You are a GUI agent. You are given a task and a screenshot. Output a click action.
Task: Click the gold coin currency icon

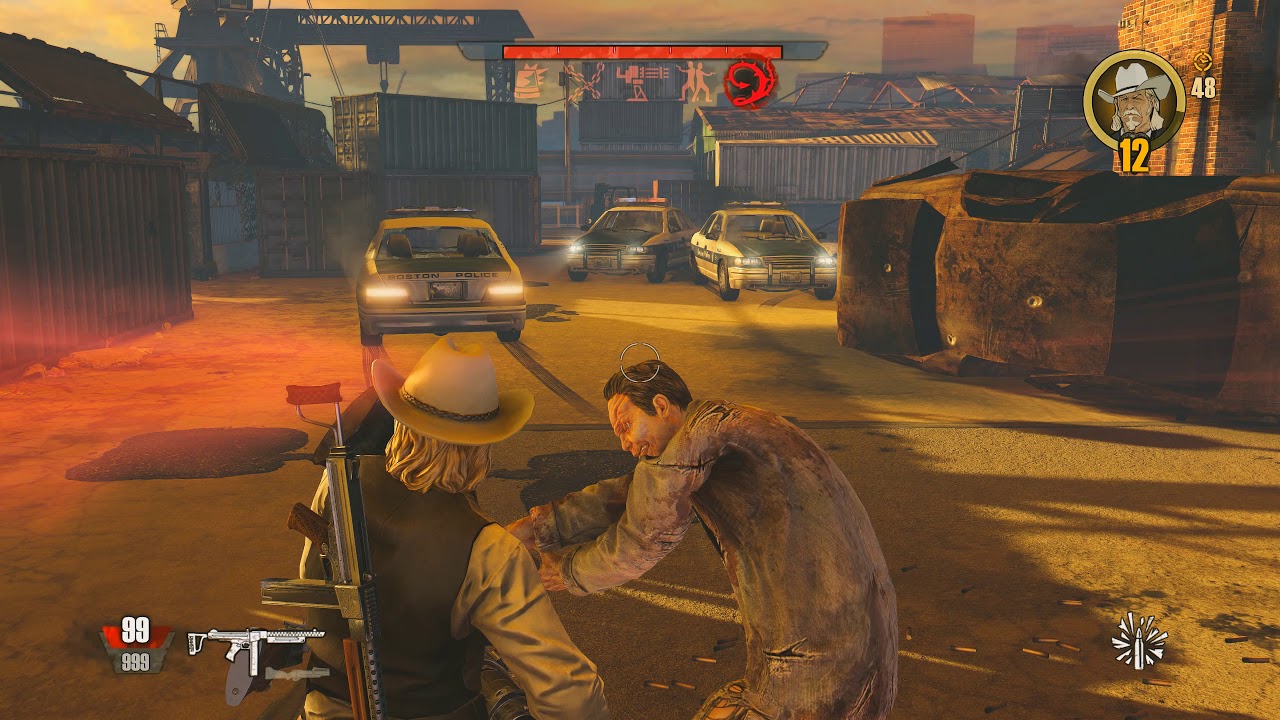click(1203, 61)
